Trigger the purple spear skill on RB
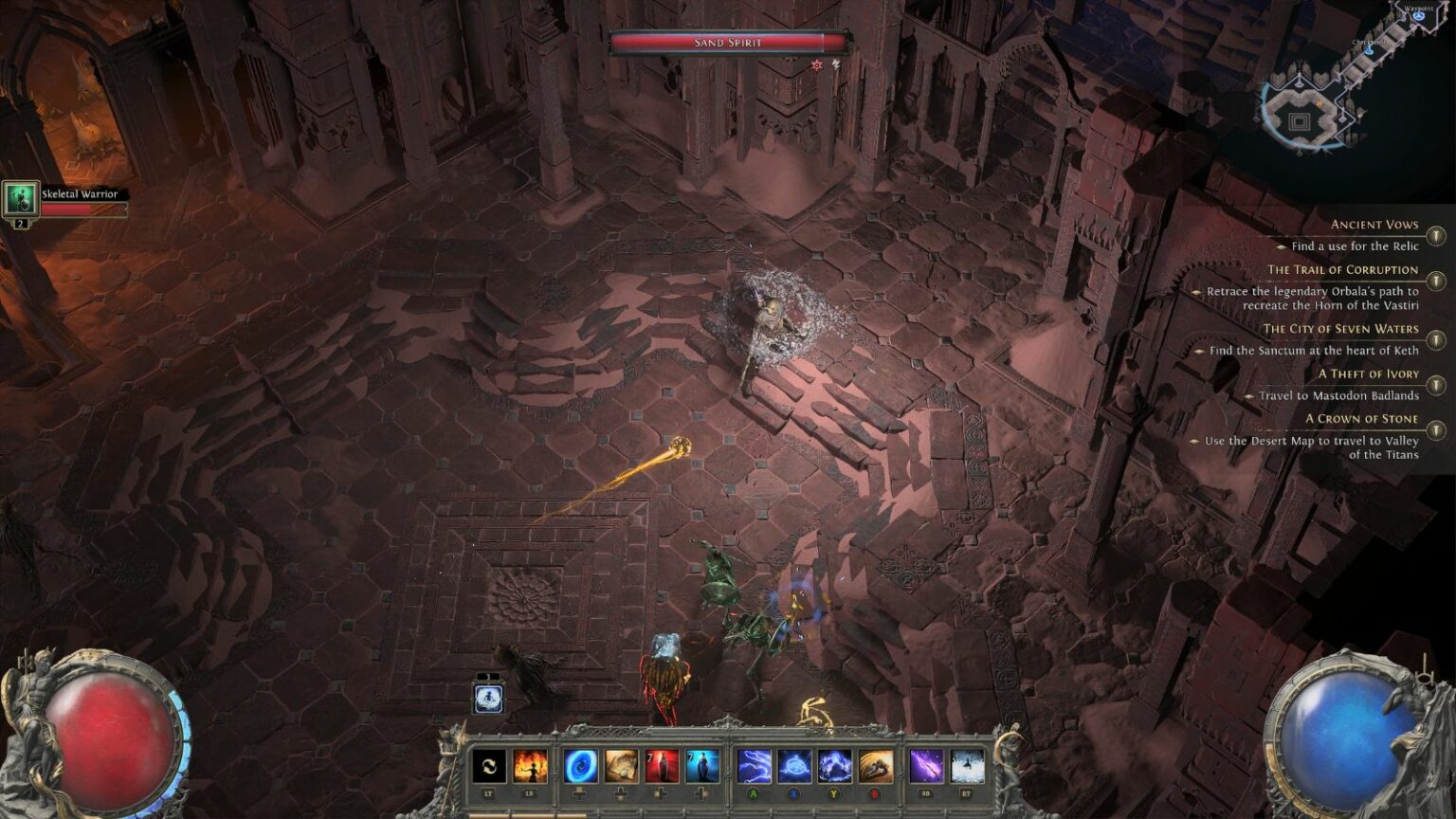Image resolution: width=1456 pixels, height=819 pixels. click(926, 766)
